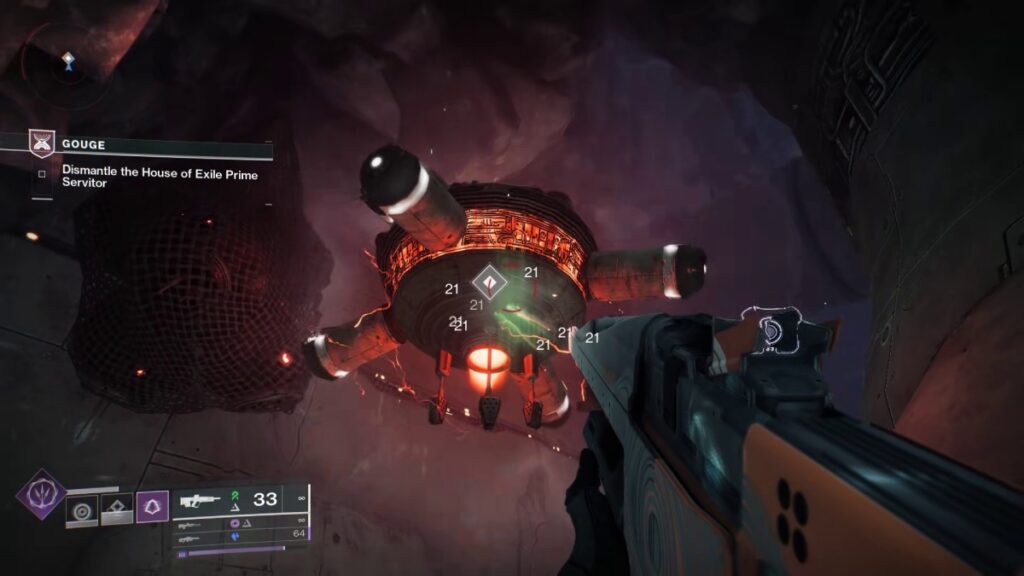Activate the purple diamond Super ability icon

[41, 494]
